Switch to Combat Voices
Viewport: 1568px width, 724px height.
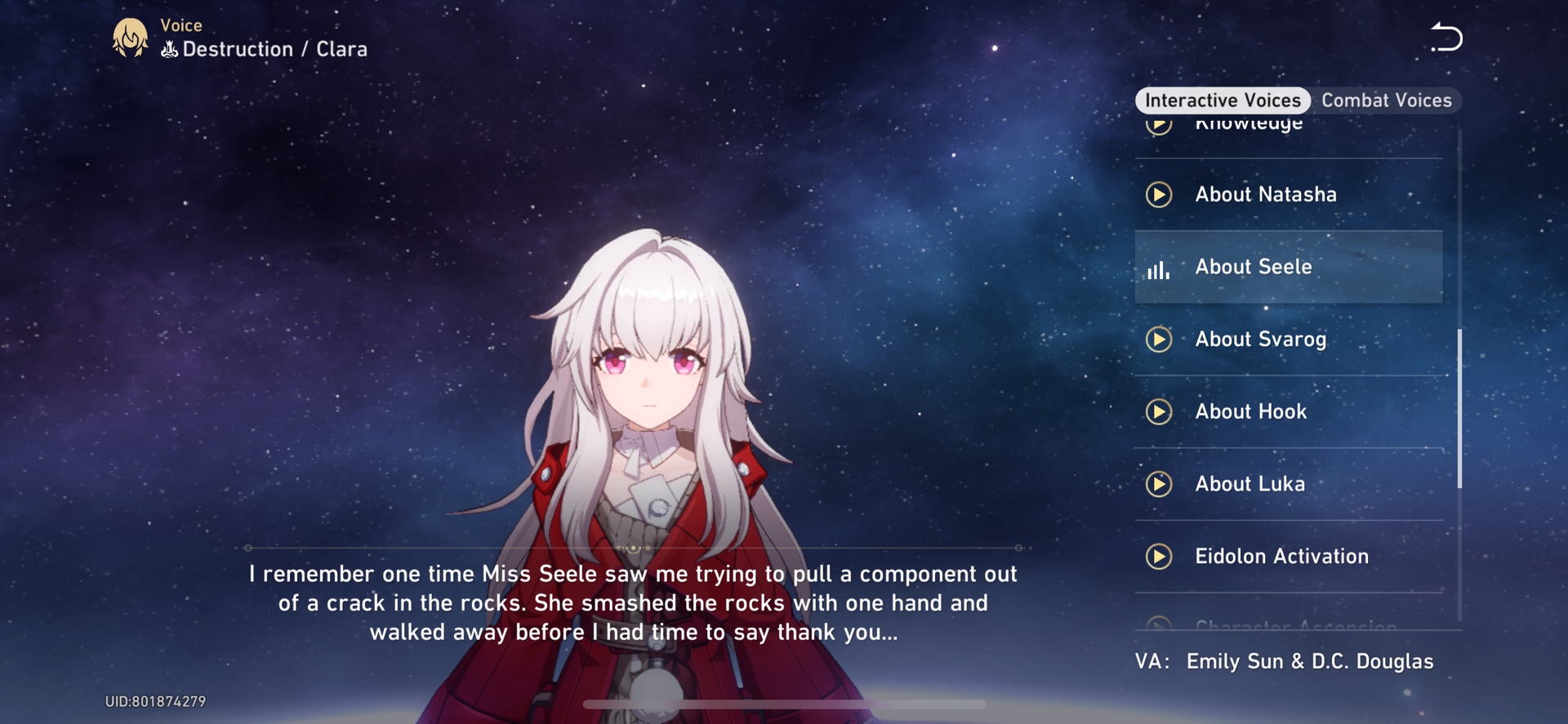[1388, 100]
